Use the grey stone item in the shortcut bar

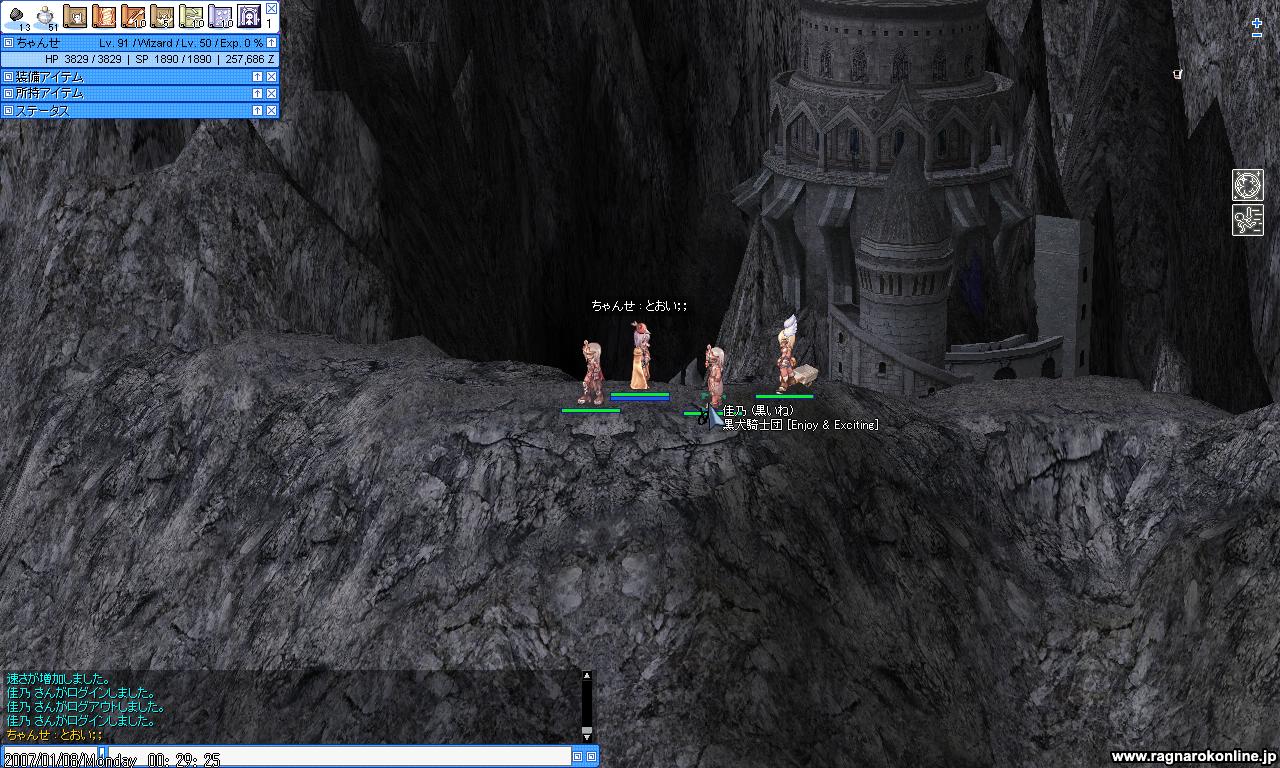click(16, 15)
